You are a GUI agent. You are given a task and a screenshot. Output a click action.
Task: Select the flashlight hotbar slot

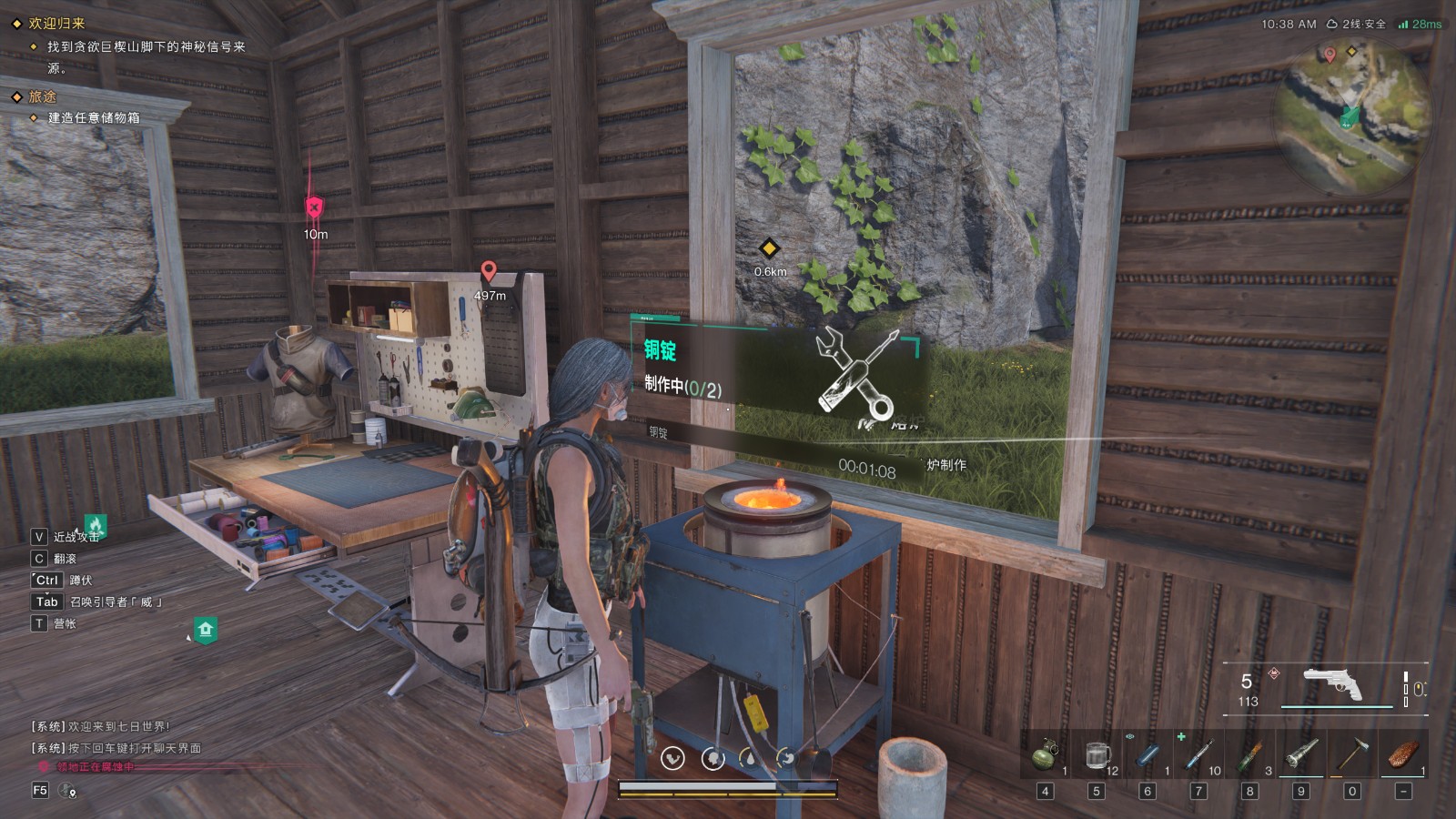[1301, 755]
